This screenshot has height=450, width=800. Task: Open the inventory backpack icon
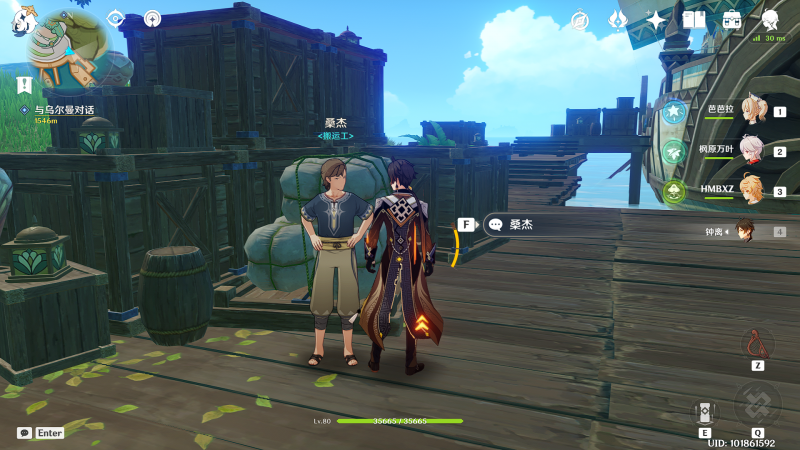point(732,20)
